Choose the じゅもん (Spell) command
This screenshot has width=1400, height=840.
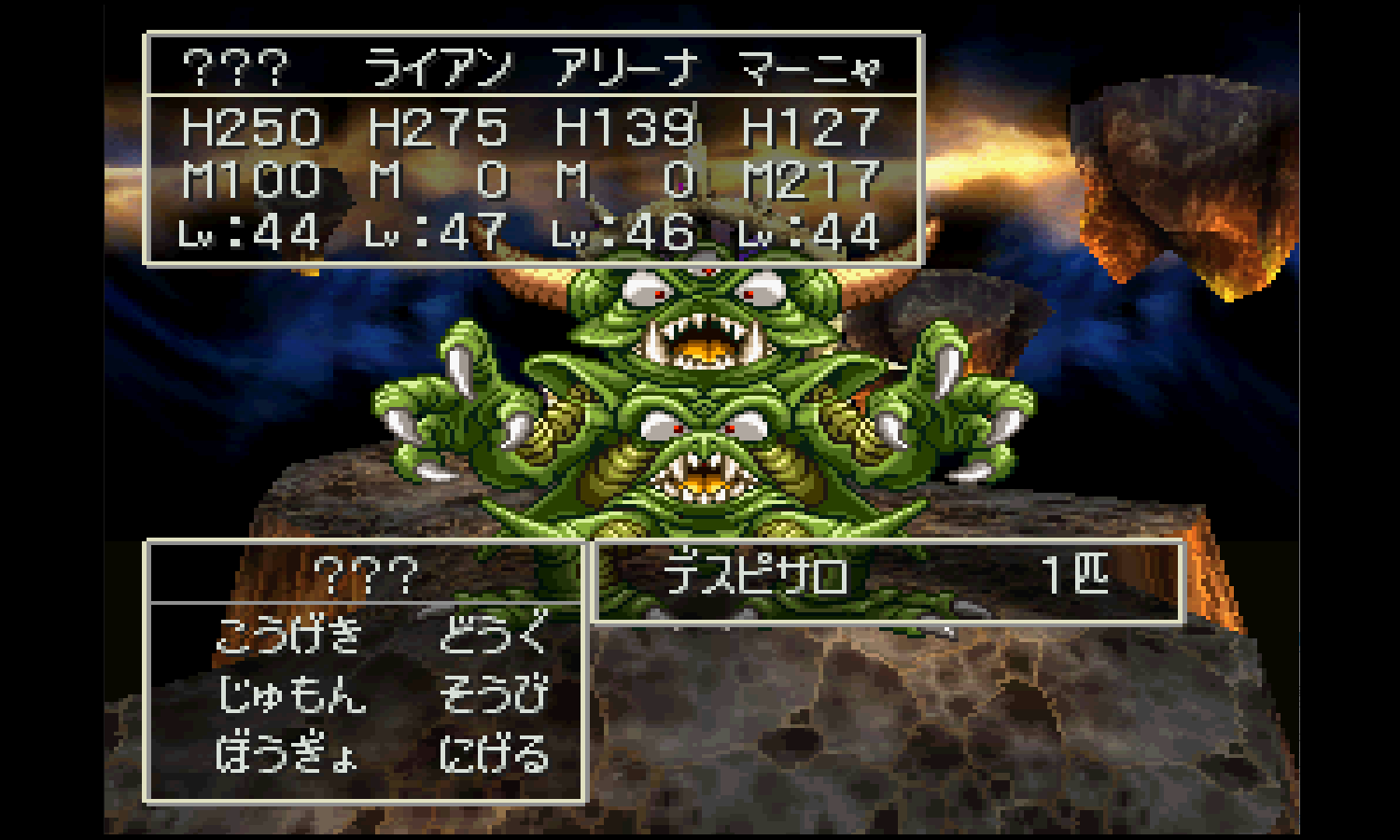291,695
